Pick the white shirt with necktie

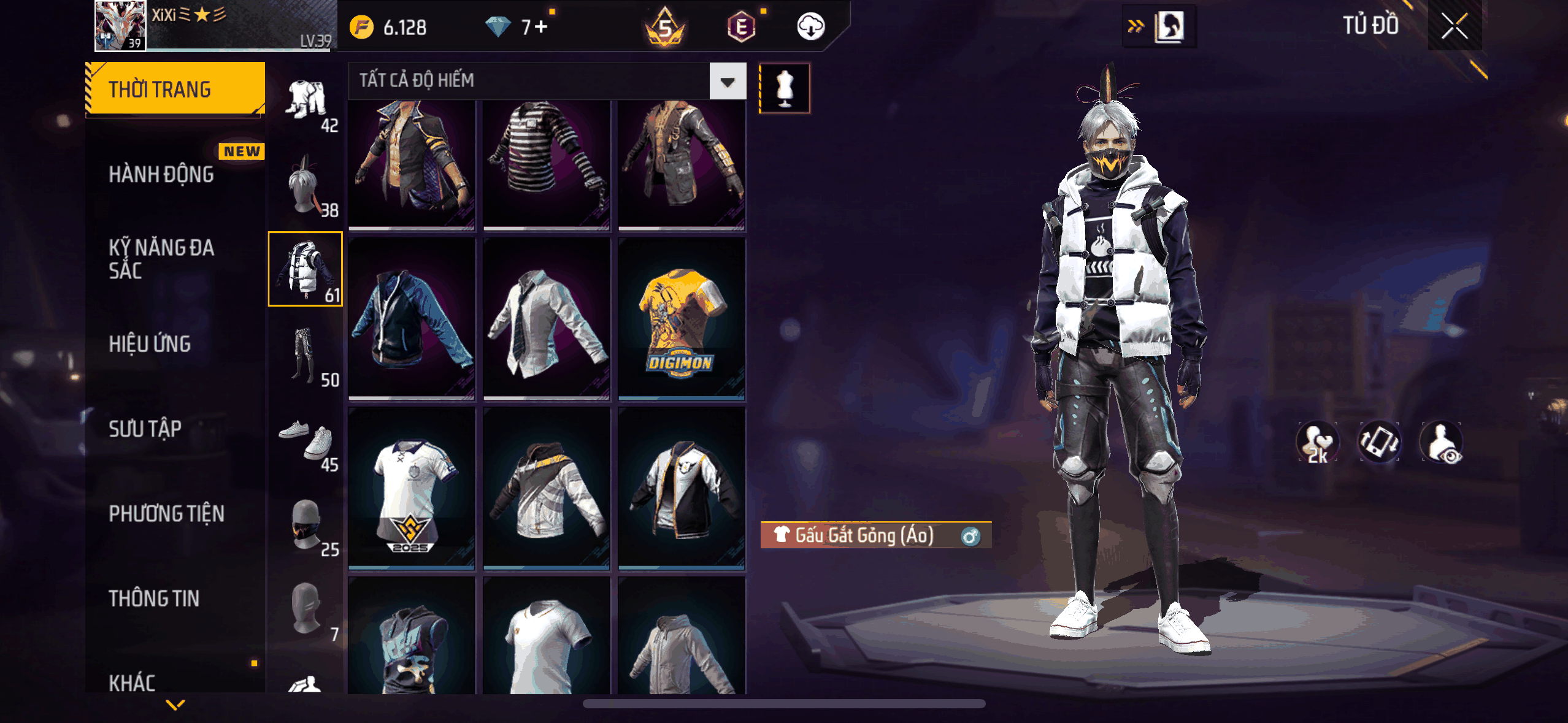click(x=547, y=319)
